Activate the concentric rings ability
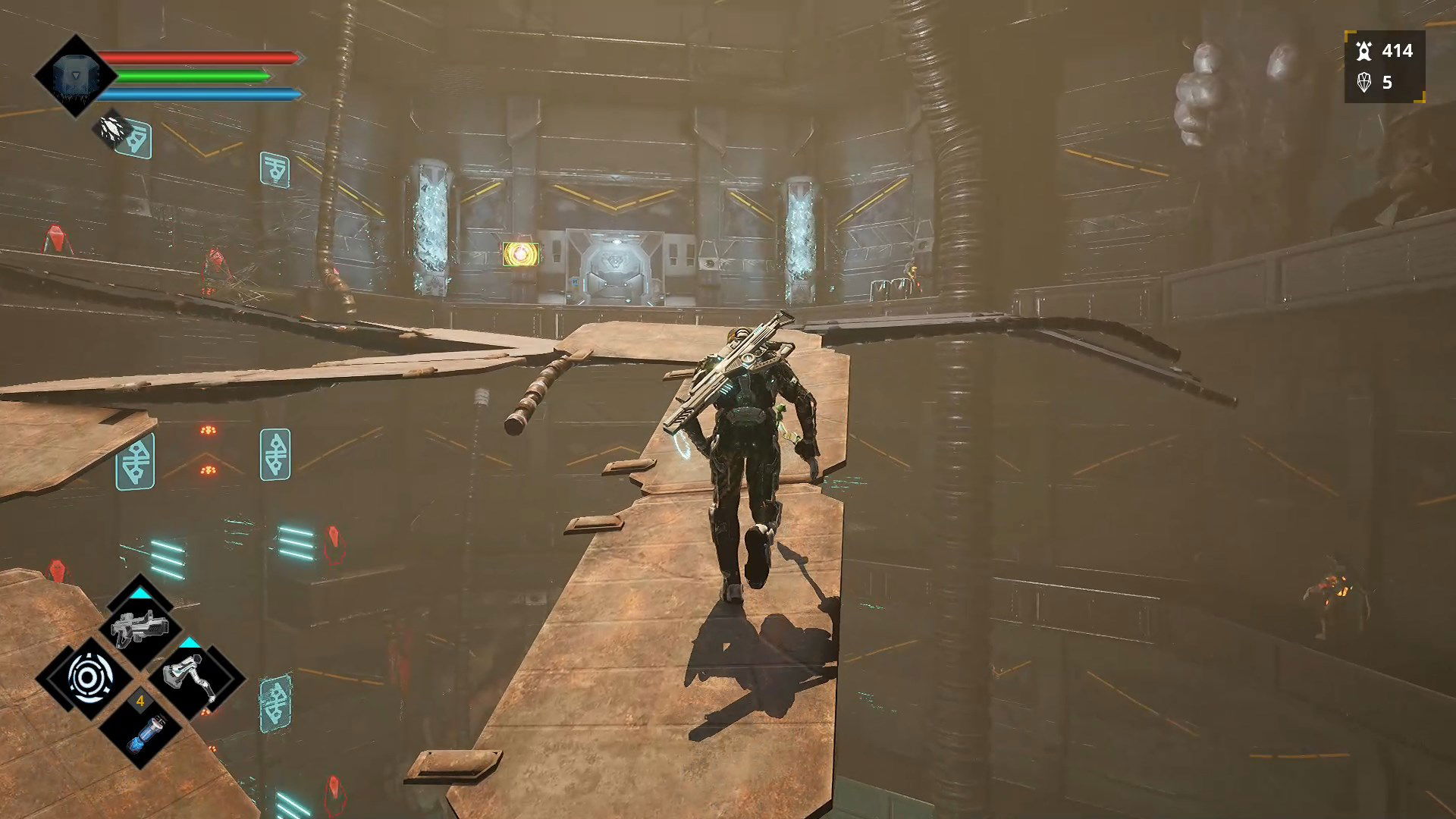The image size is (1456, 819). (x=90, y=677)
